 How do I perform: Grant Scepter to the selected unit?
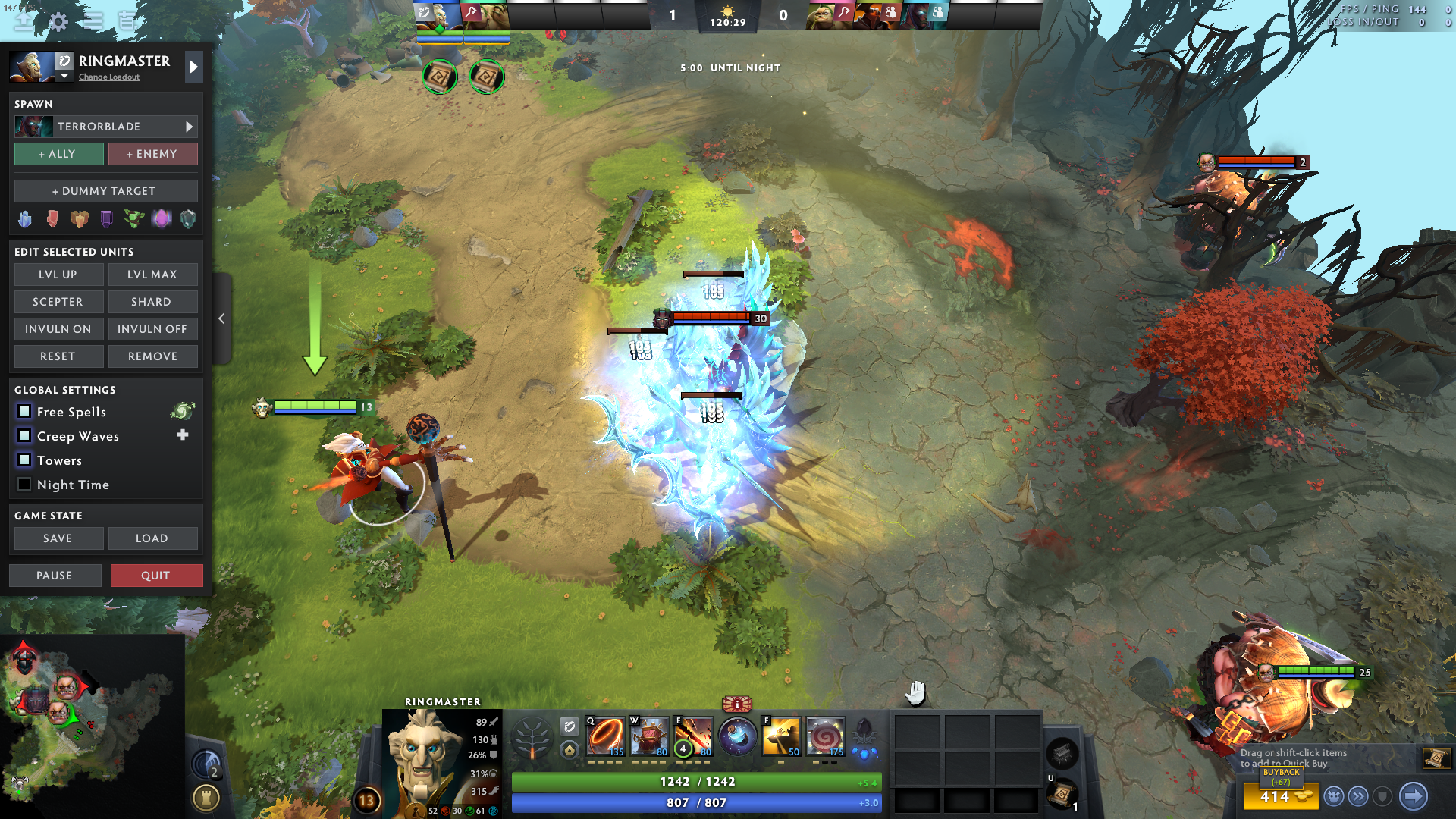(58, 302)
